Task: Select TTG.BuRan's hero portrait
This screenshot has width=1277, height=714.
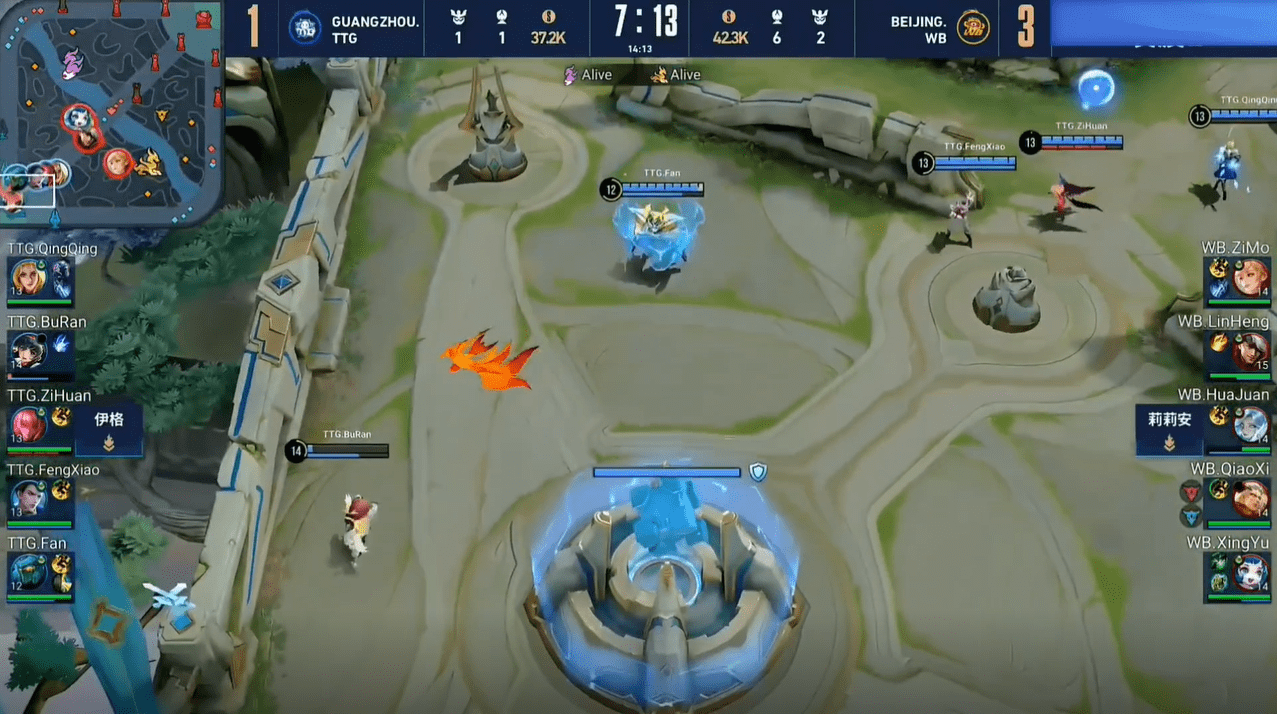Action: pyautogui.click(x=27, y=351)
